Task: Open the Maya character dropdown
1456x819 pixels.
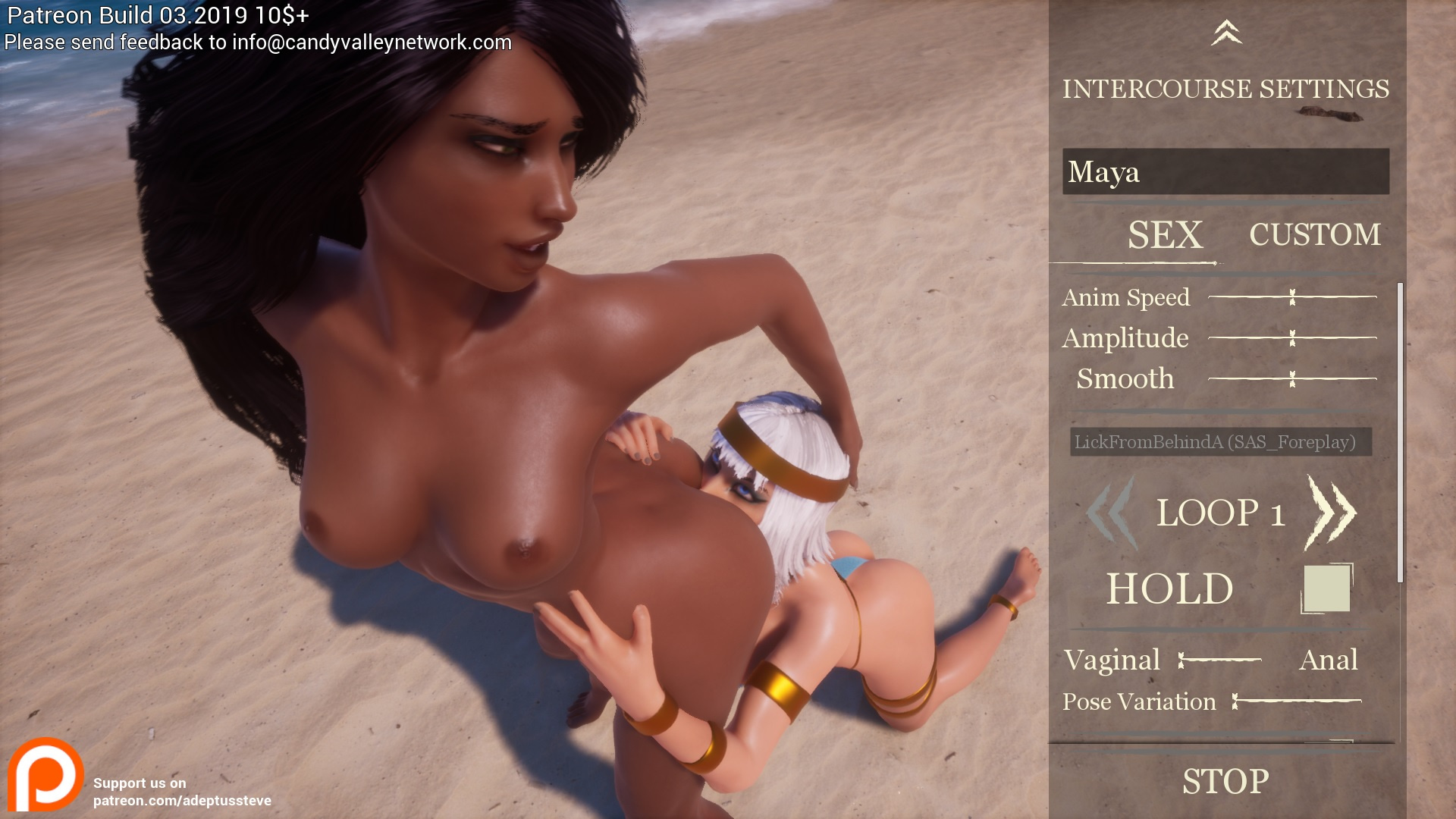Action: [1225, 171]
